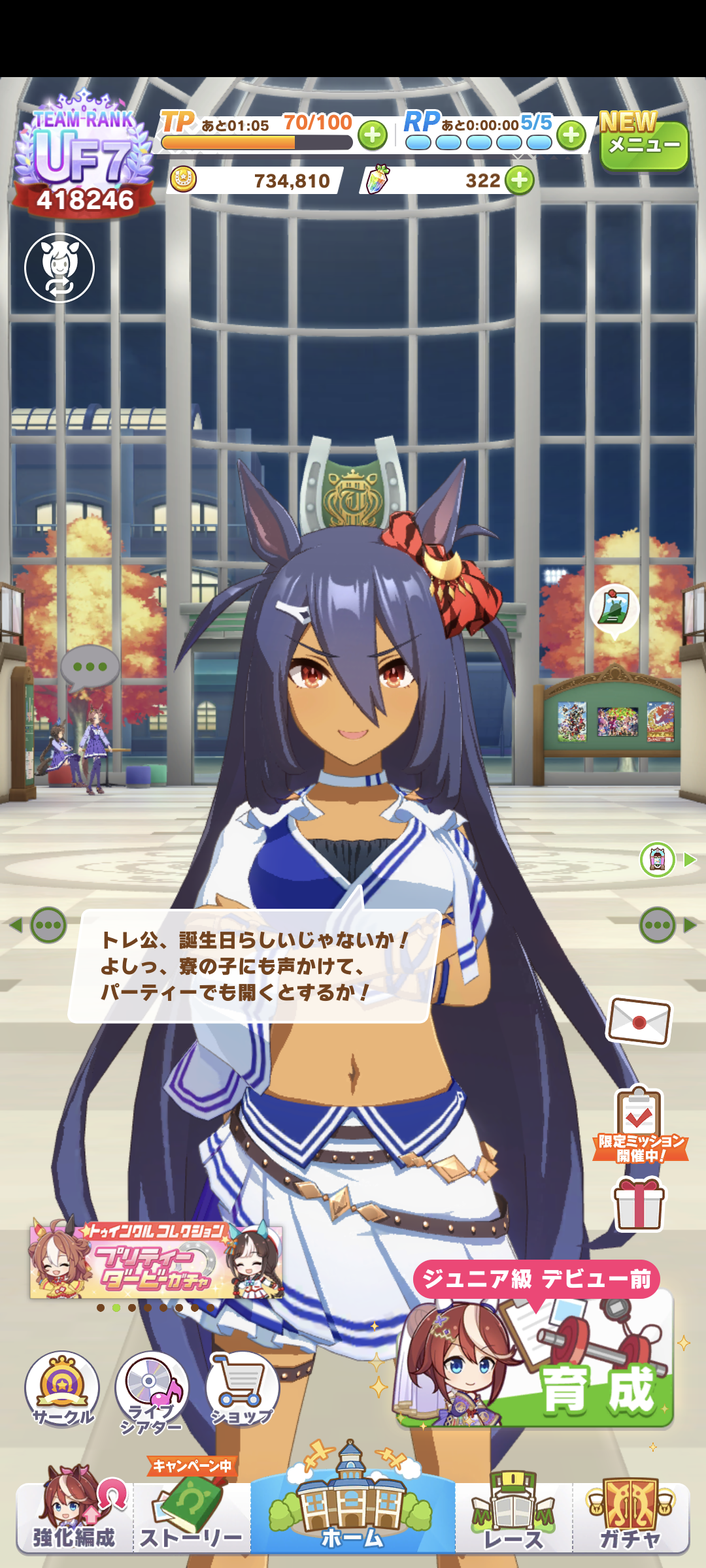Switch to the 強化編成 tab
The height and width of the screenshot is (1568, 706).
tap(74, 1516)
